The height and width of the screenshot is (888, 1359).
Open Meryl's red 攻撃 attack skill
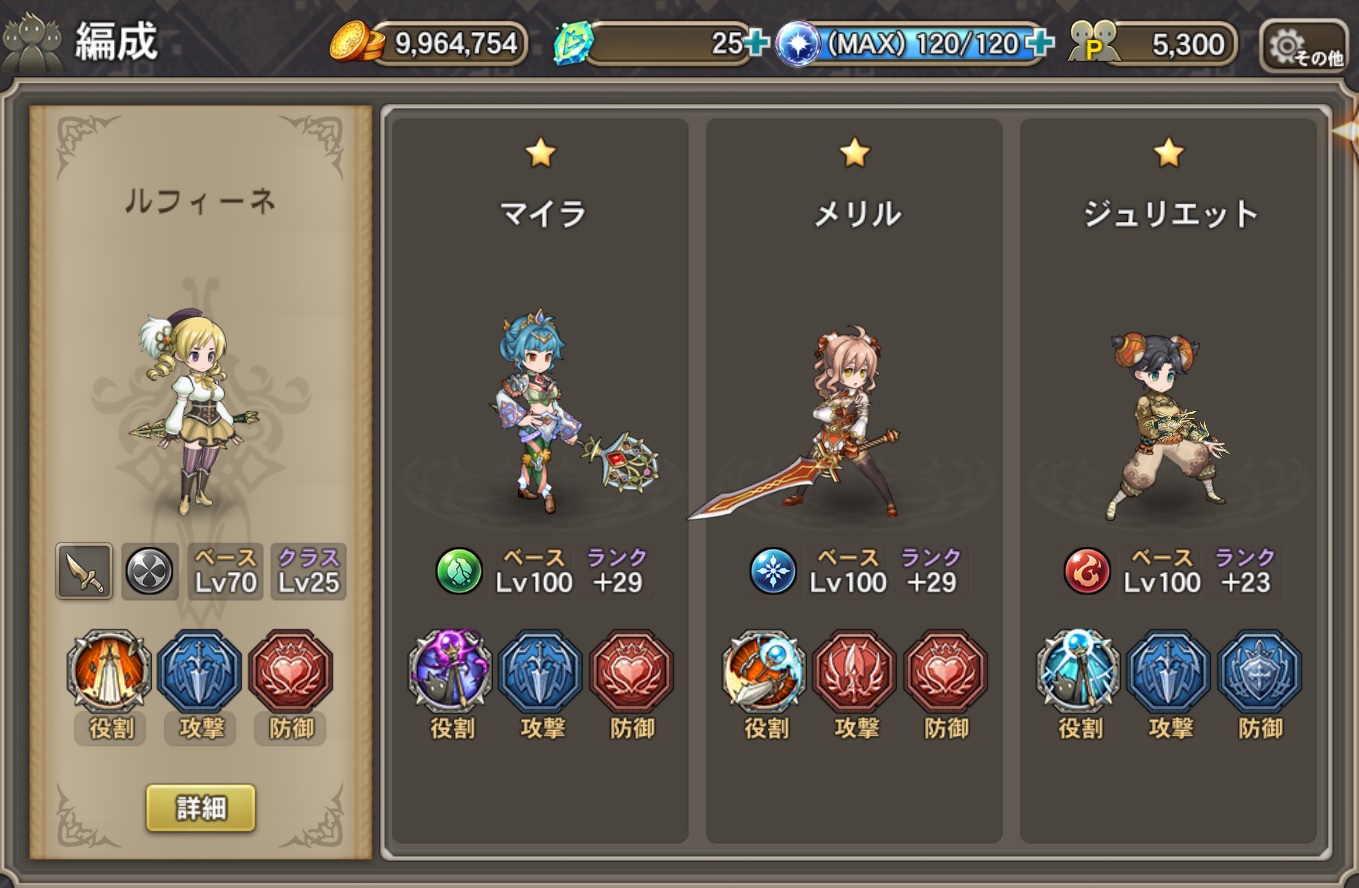(855, 671)
